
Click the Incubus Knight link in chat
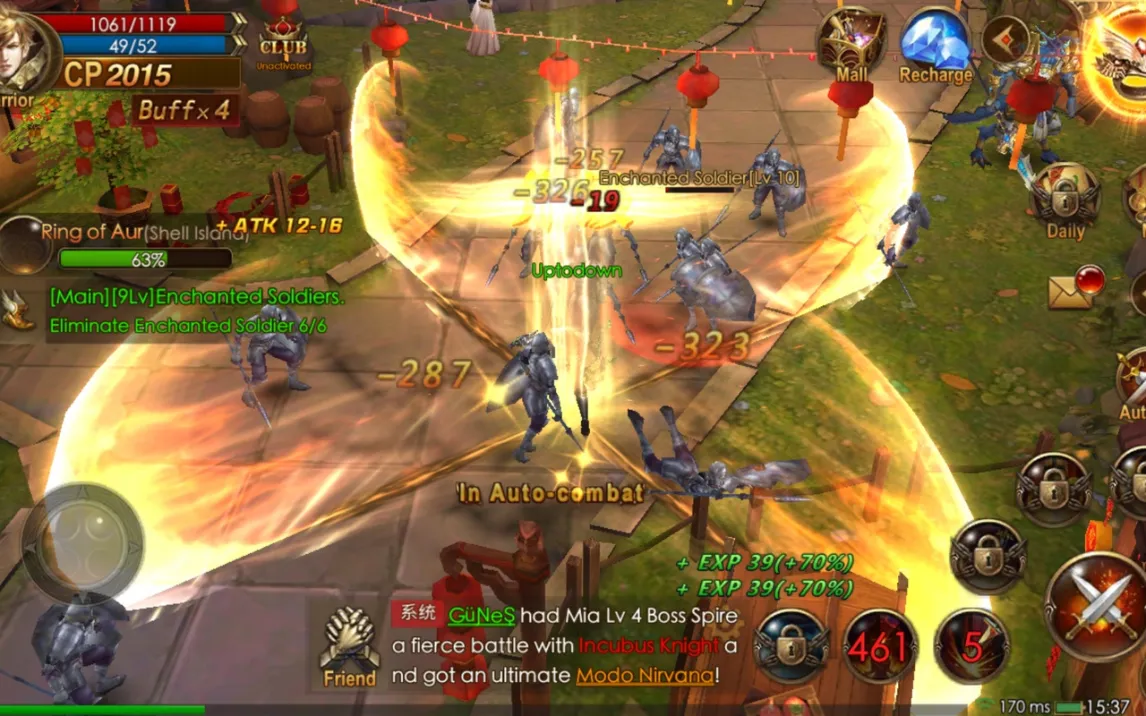[648, 646]
